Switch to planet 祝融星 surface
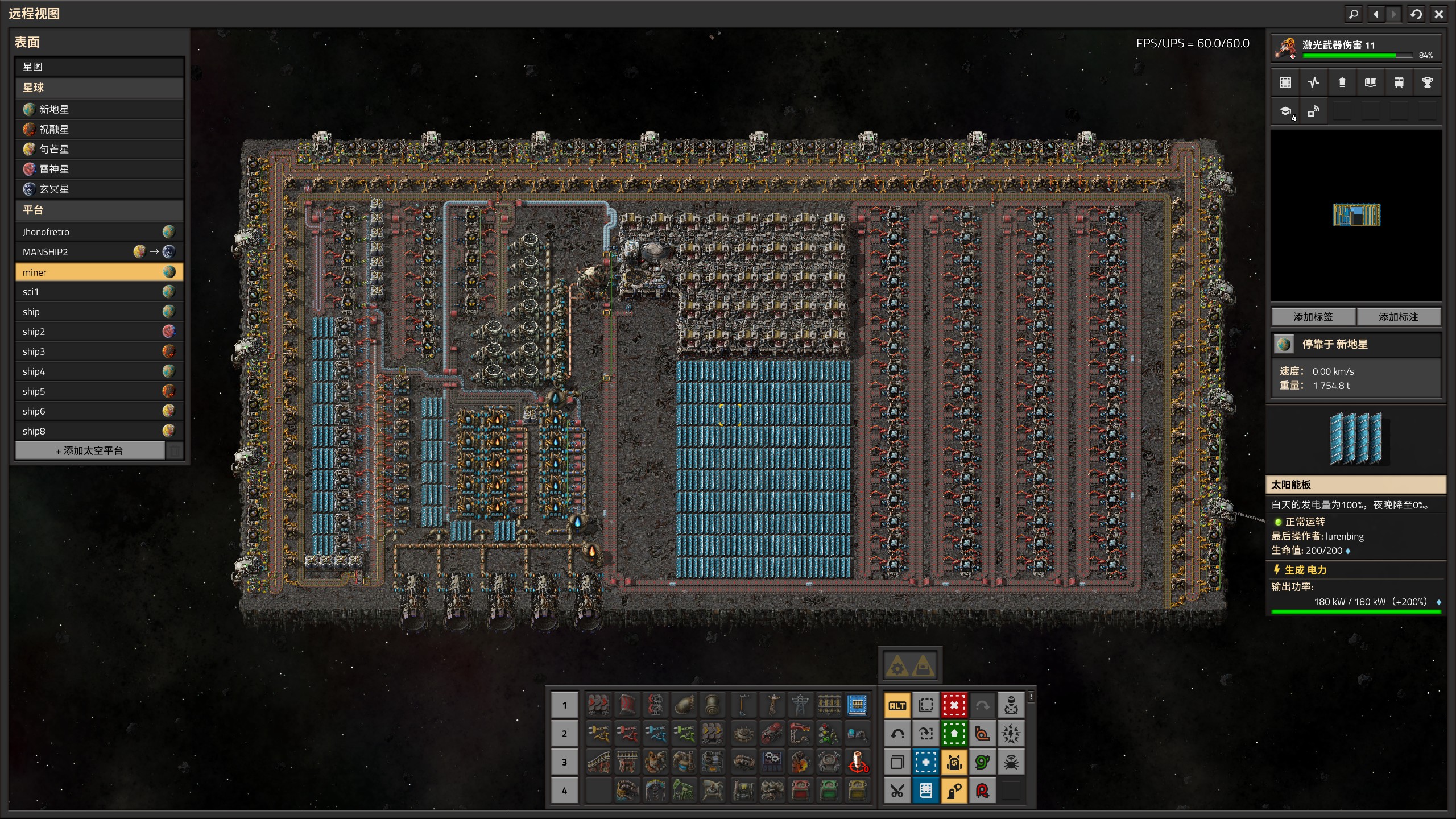The image size is (1456, 819). tap(99, 129)
